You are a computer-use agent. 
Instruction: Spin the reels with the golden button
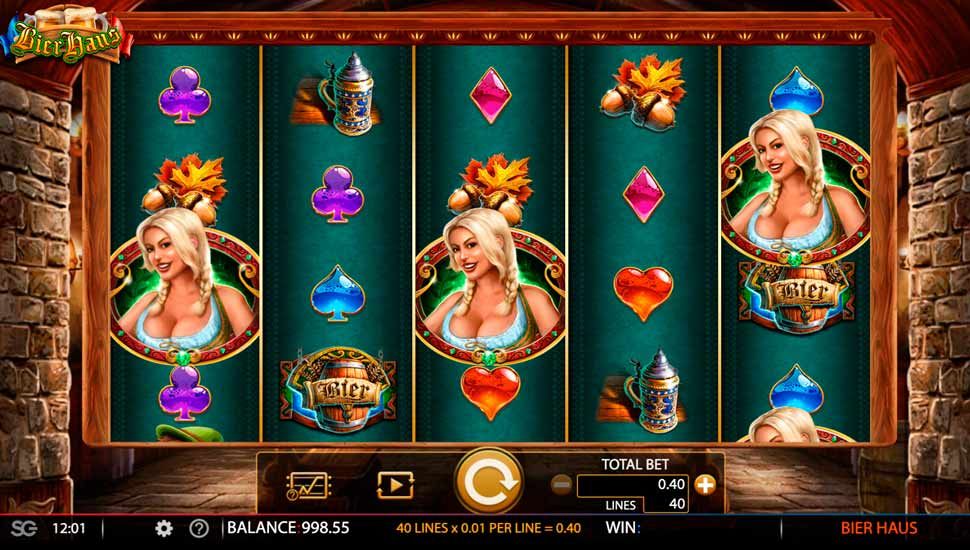489,484
